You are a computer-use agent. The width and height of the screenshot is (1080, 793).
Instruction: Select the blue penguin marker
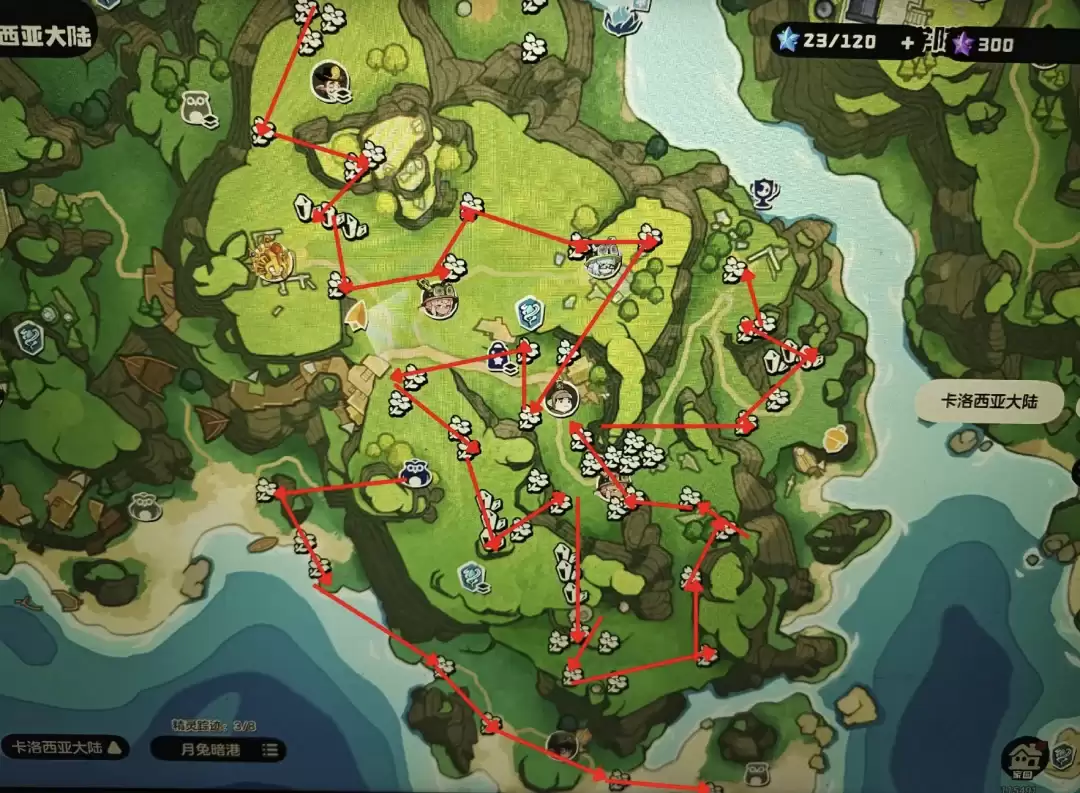[x=414, y=473]
